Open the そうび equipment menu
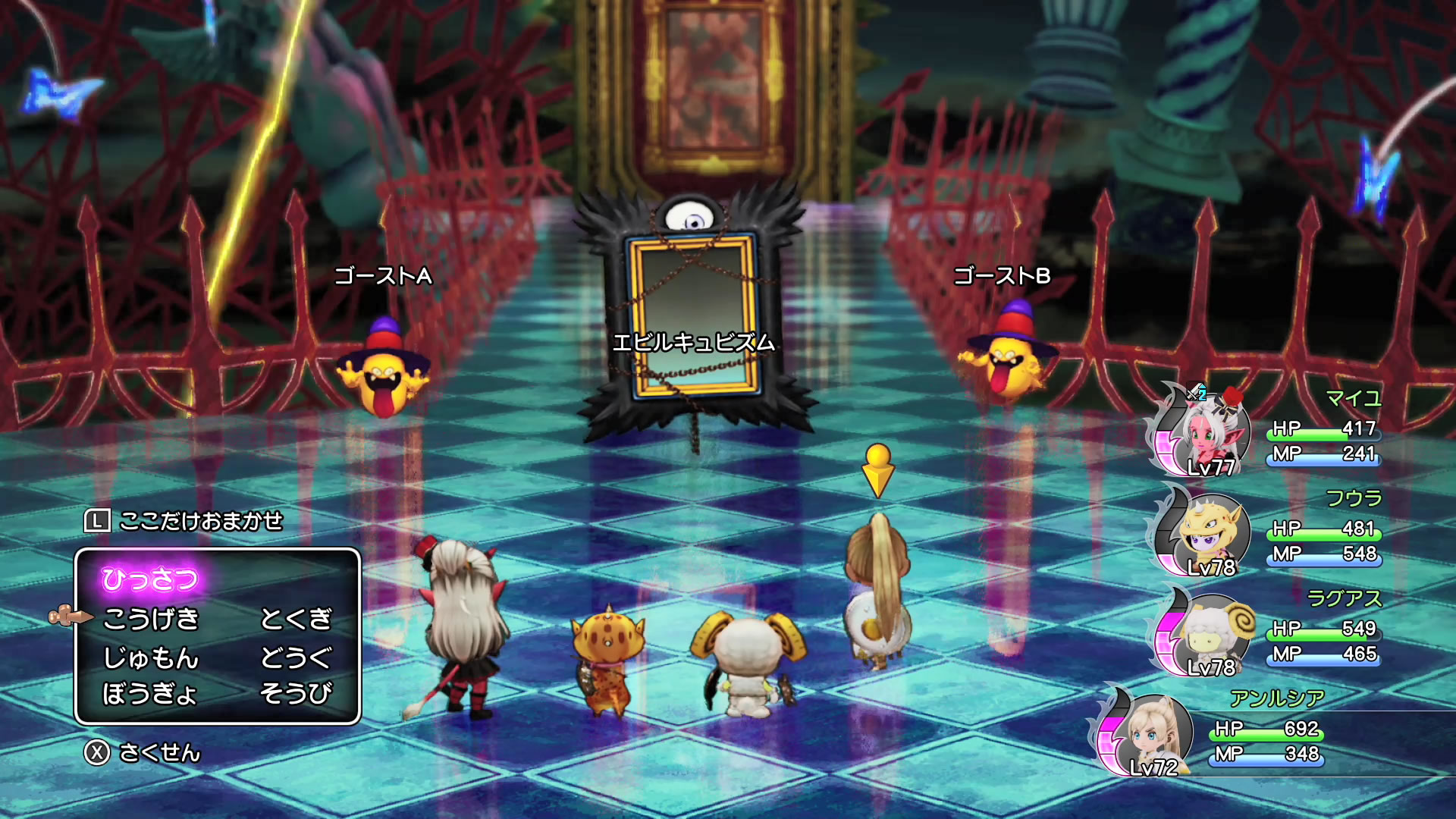The width and height of the screenshot is (1456, 819). click(x=296, y=693)
